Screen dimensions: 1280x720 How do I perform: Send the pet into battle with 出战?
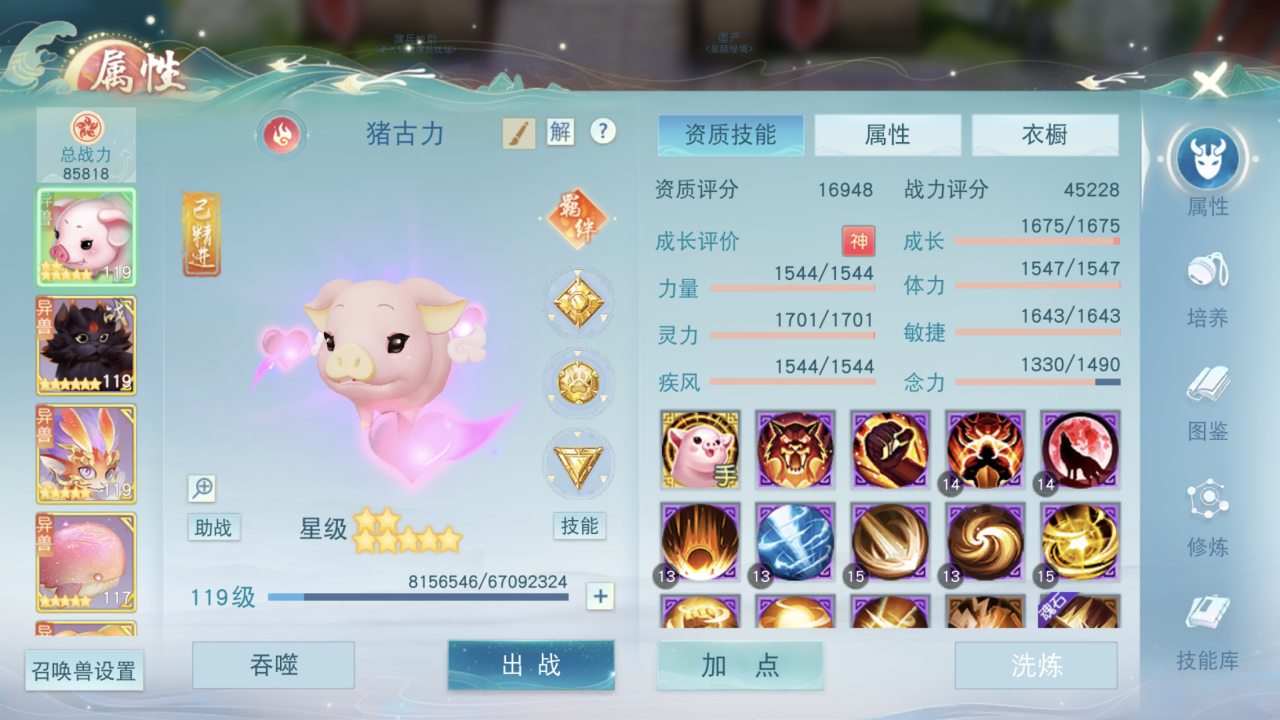(x=531, y=665)
